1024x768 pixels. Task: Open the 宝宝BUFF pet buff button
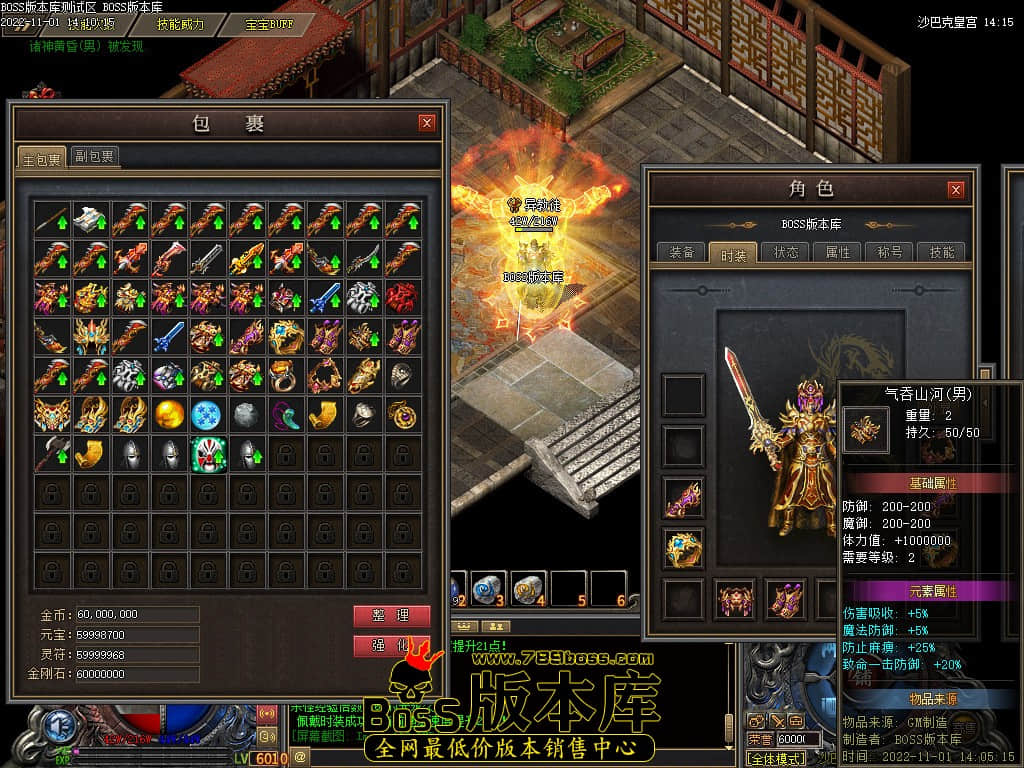tap(270, 24)
